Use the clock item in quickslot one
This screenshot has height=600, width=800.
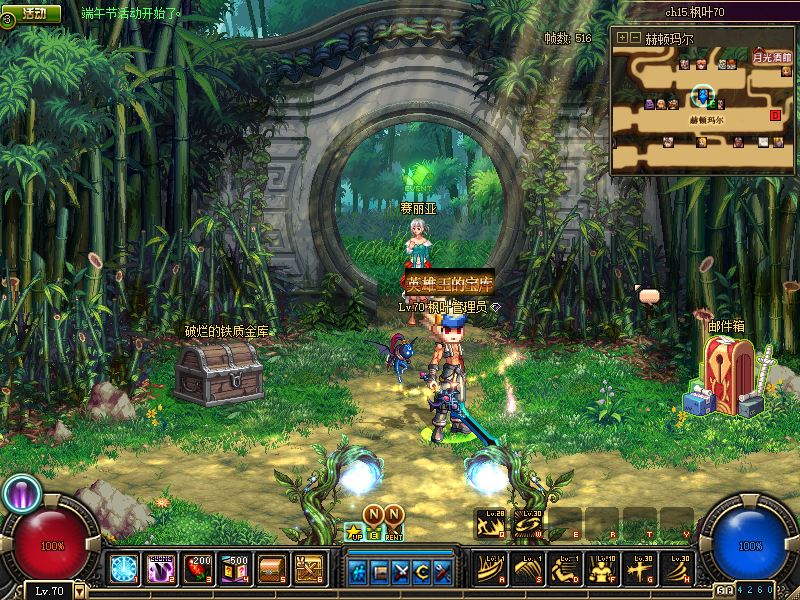[124, 568]
